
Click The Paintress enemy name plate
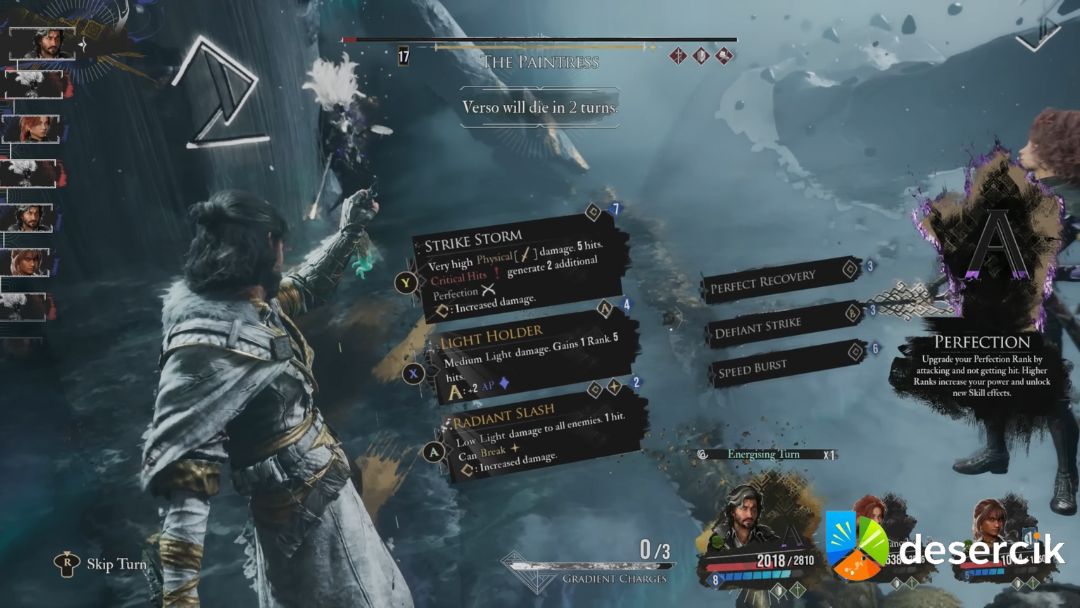(540, 62)
